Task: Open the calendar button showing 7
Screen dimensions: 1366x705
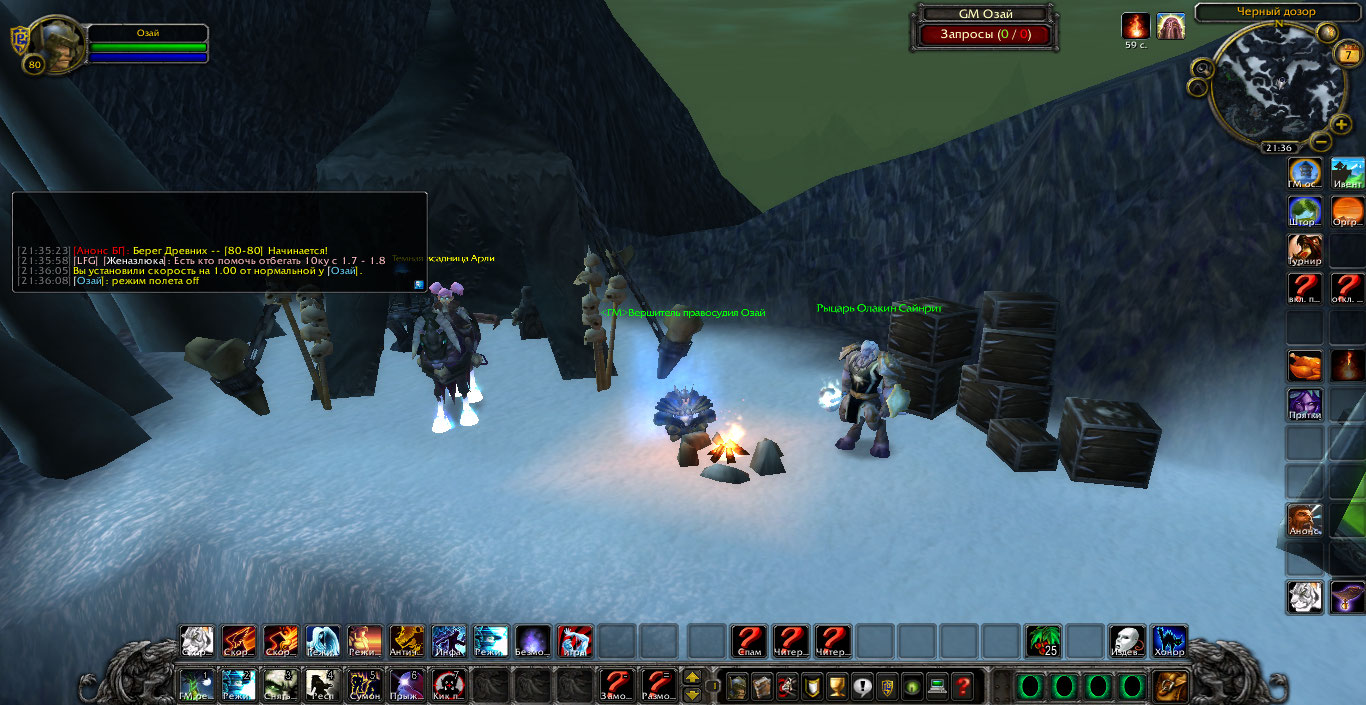Action: coord(1347,56)
